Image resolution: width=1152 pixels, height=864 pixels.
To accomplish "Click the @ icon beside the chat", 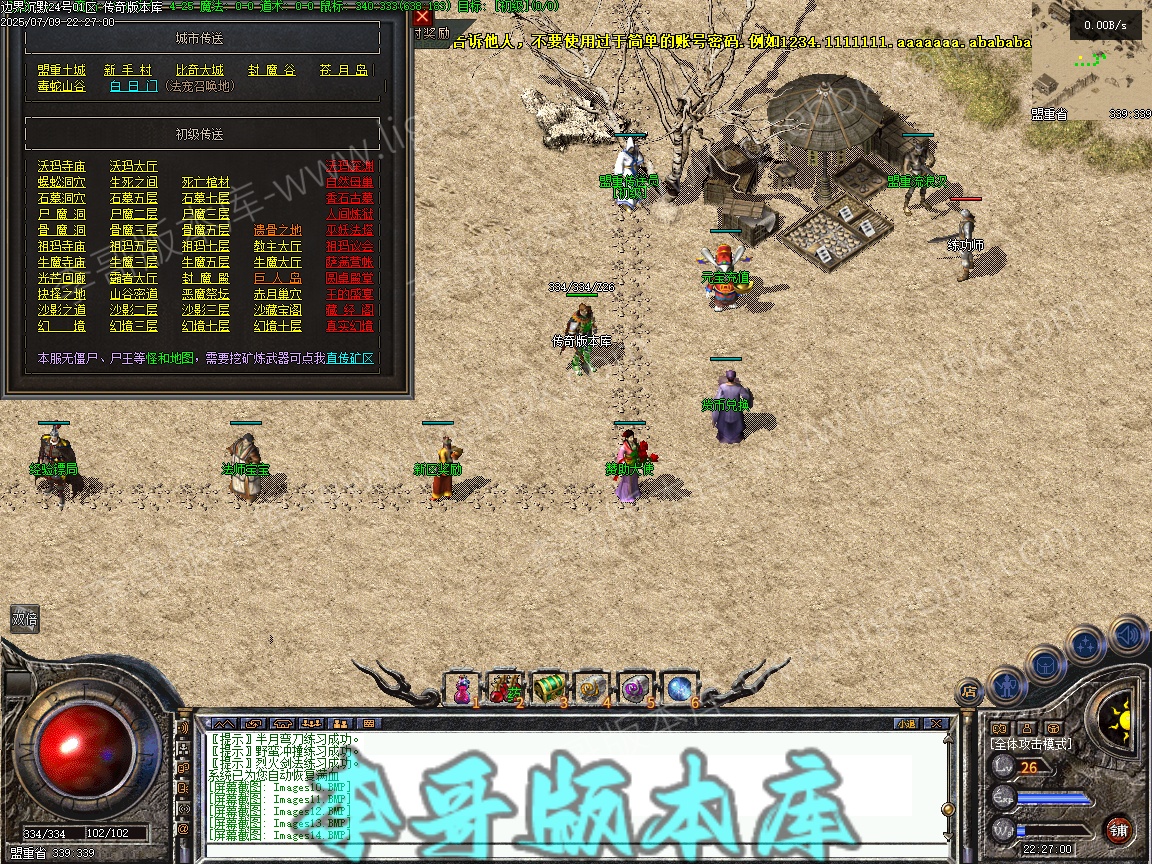I will pos(183,828).
